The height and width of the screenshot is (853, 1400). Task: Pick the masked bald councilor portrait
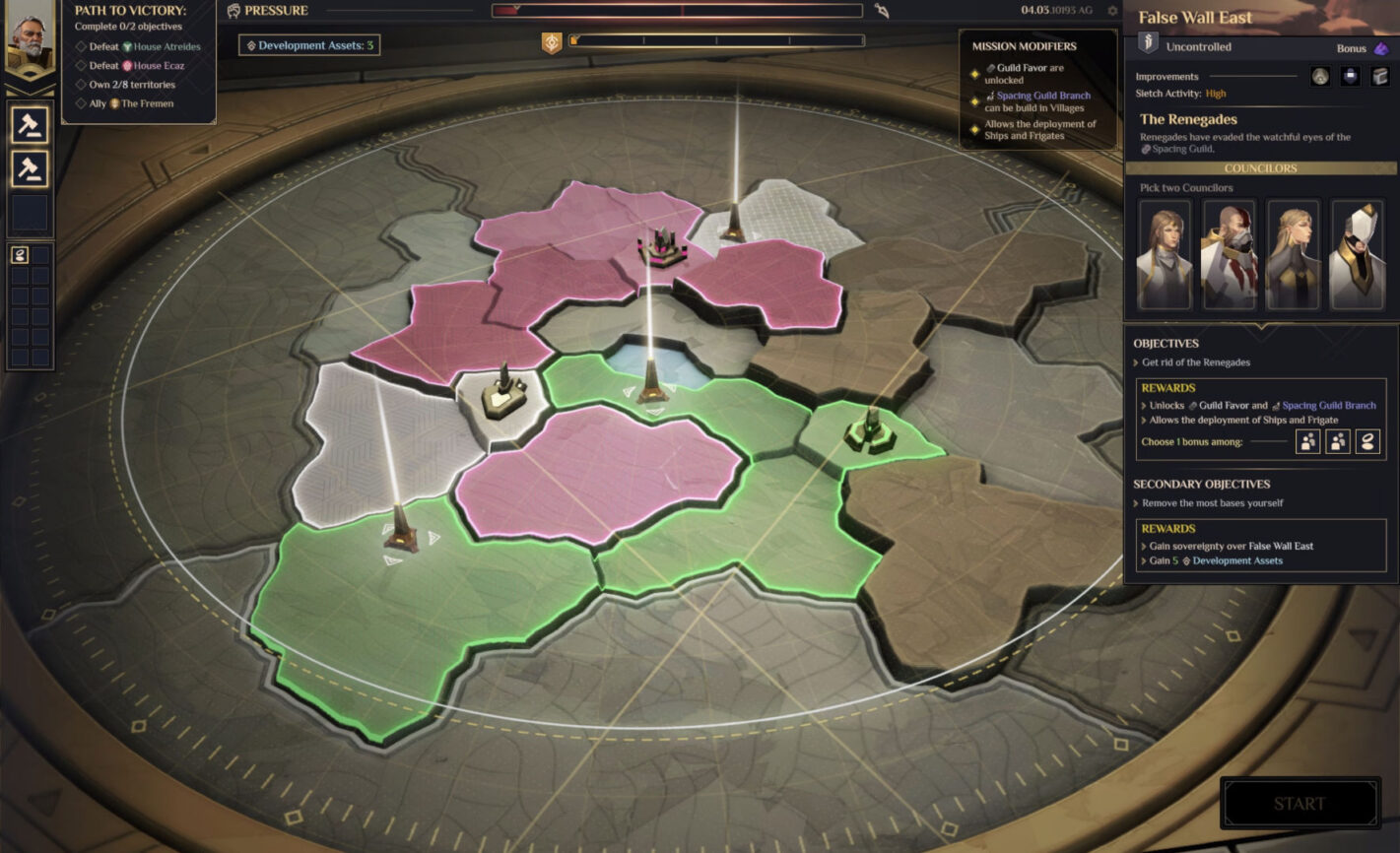1229,255
